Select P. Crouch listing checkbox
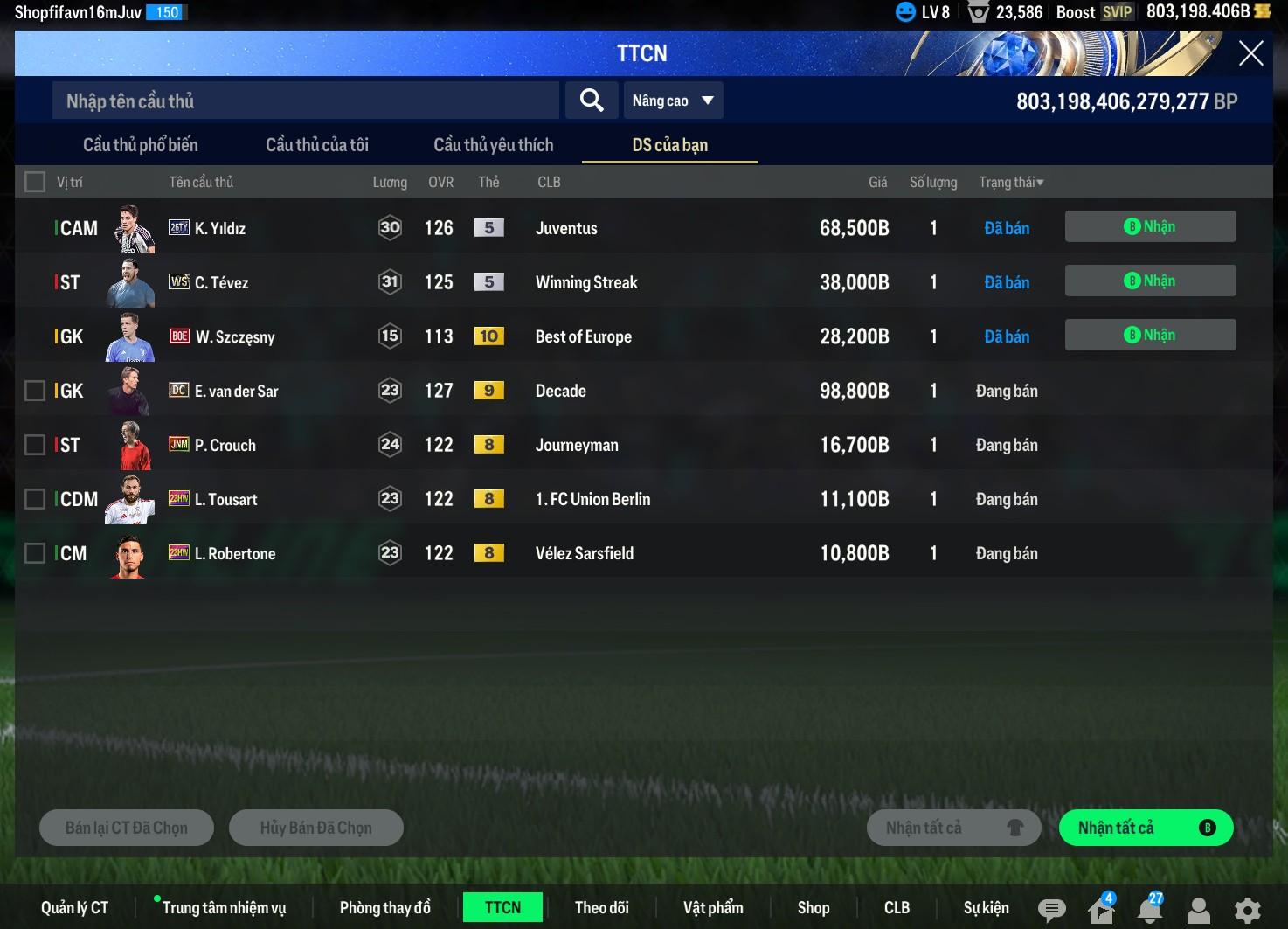This screenshot has width=1288, height=929. point(35,445)
